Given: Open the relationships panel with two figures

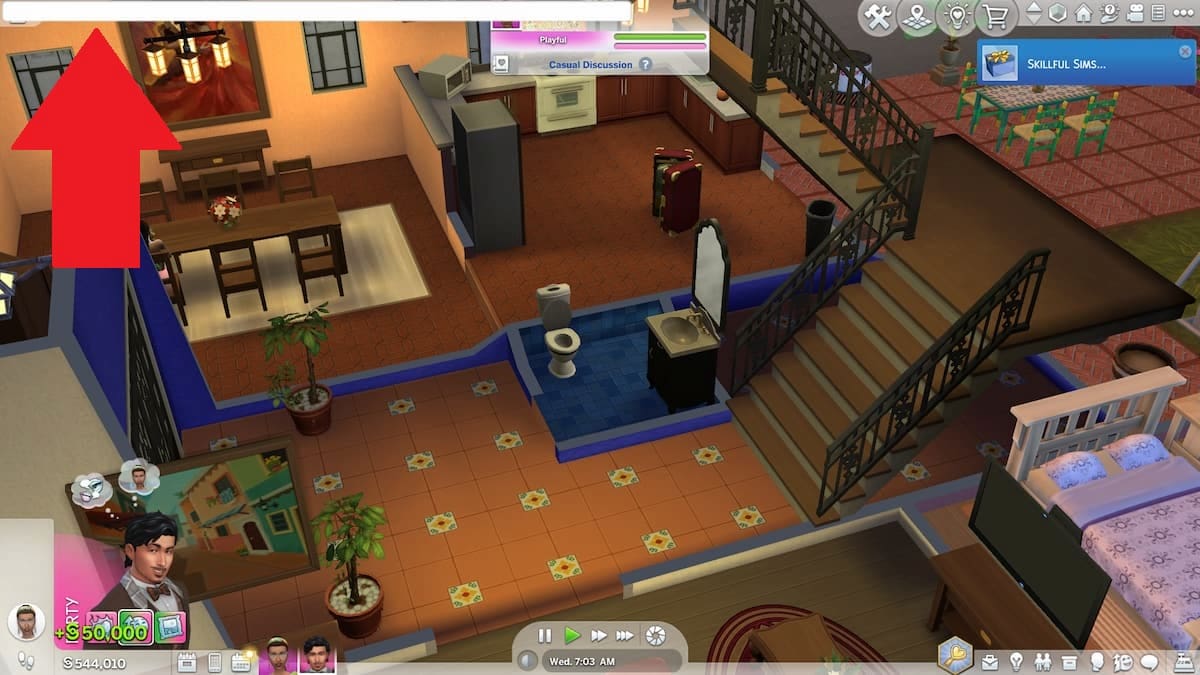Looking at the screenshot, I should point(1044,661).
